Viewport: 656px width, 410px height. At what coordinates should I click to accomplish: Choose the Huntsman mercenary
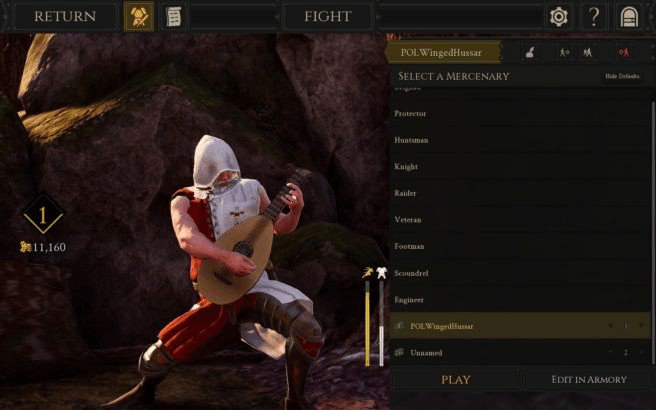[412, 141]
